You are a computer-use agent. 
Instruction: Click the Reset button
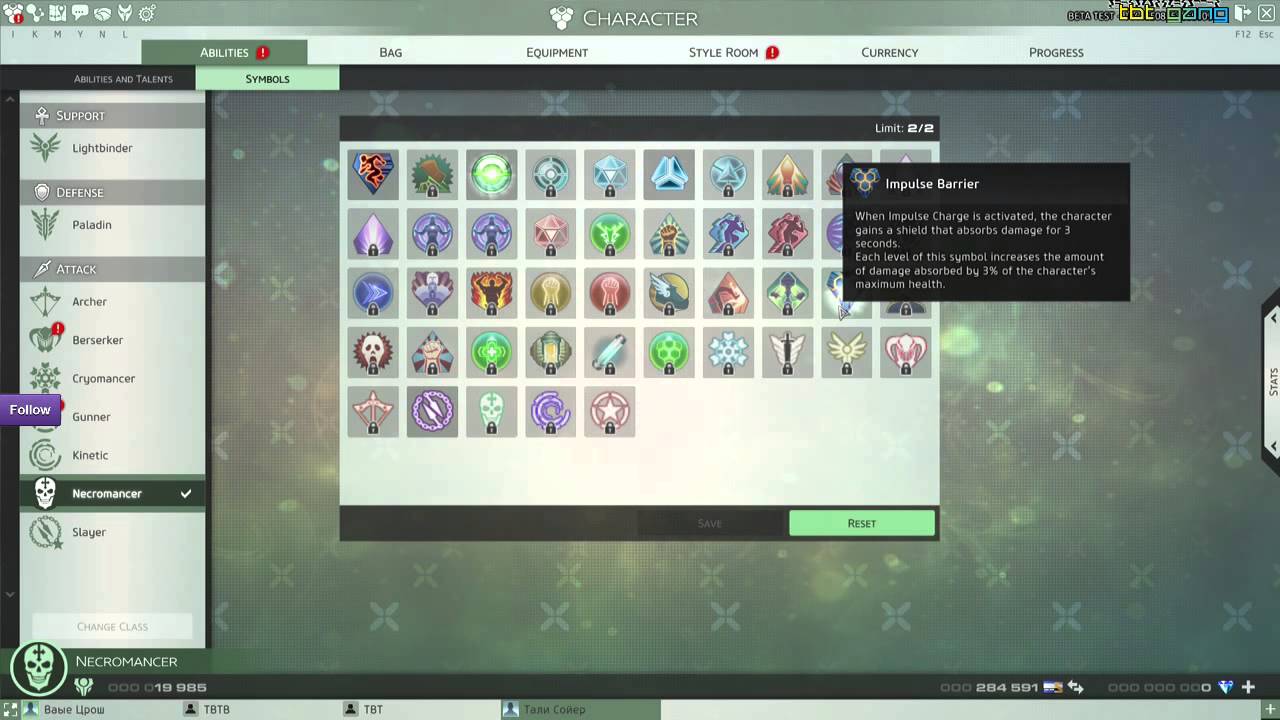click(861, 523)
